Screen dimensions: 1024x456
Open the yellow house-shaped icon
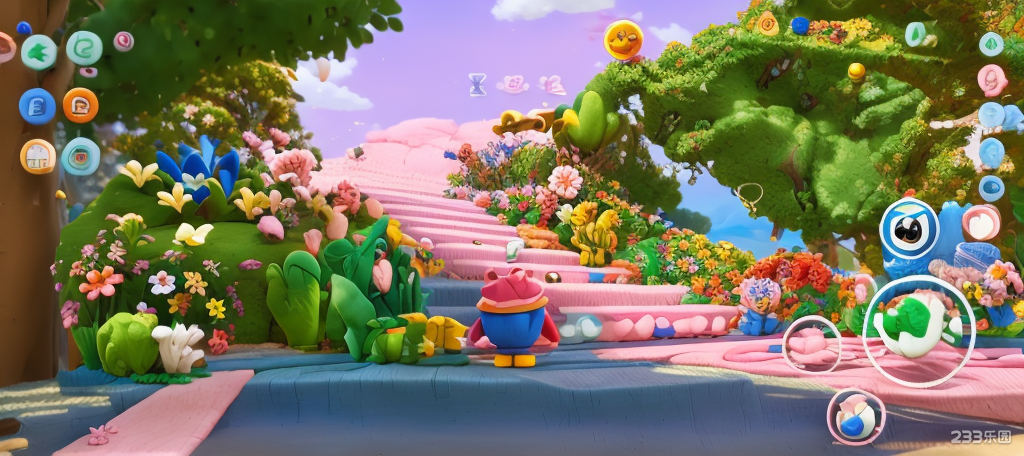coord(38,156)
